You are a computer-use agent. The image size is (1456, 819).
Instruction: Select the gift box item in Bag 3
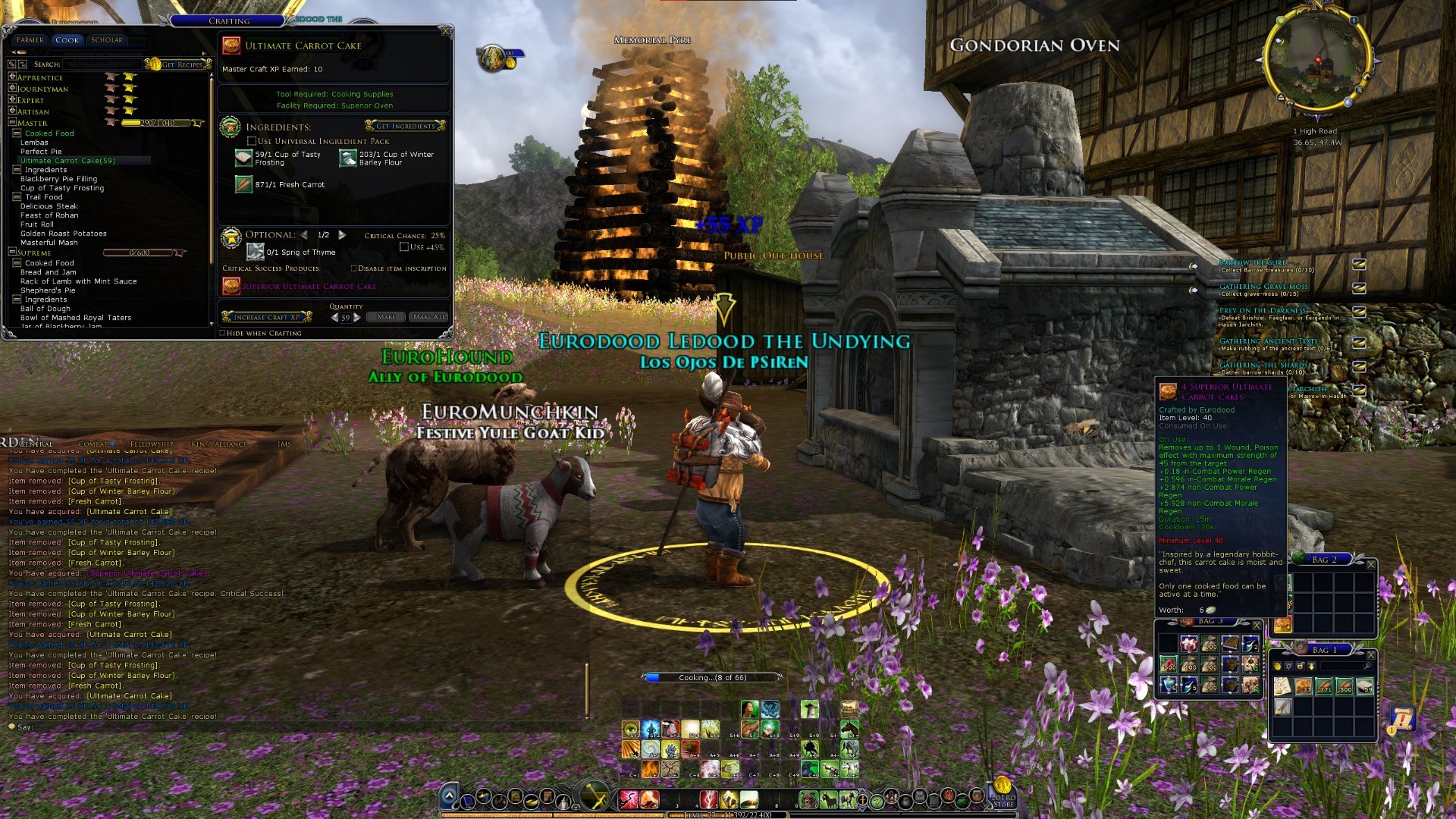[x=1189, y=645]
